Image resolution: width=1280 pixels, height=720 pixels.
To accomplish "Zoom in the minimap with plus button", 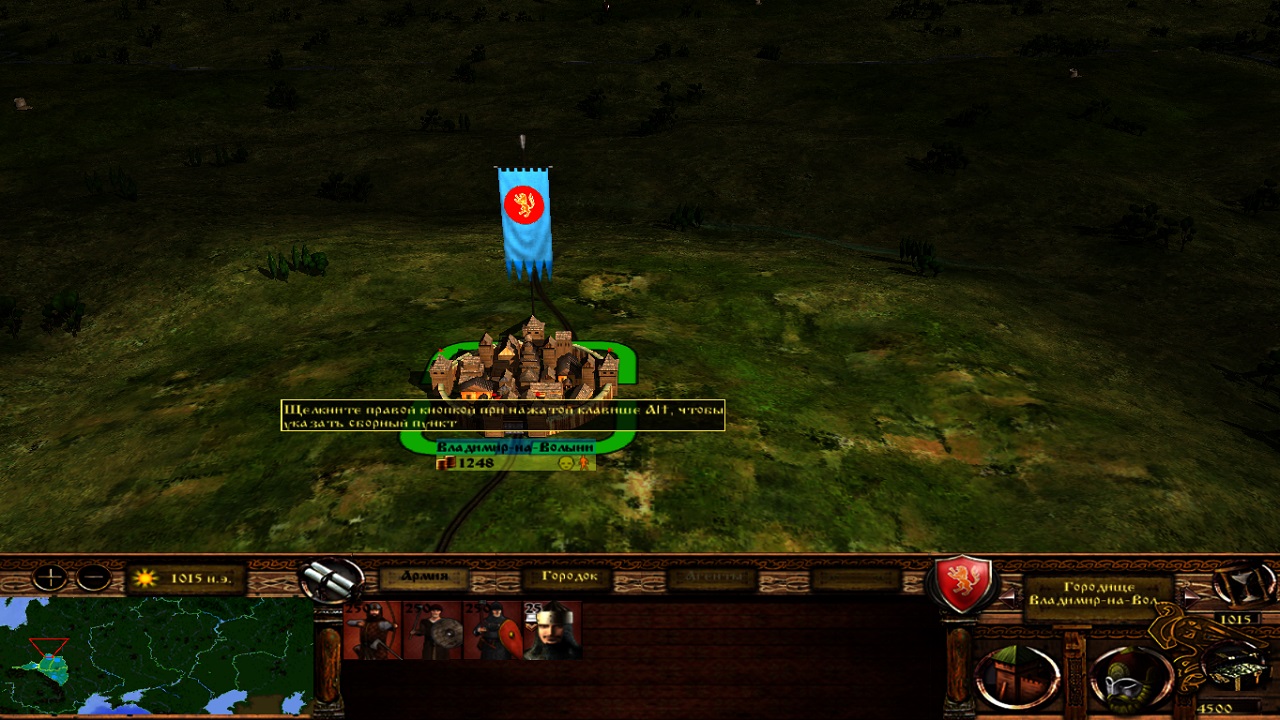I will pos(49,578).
